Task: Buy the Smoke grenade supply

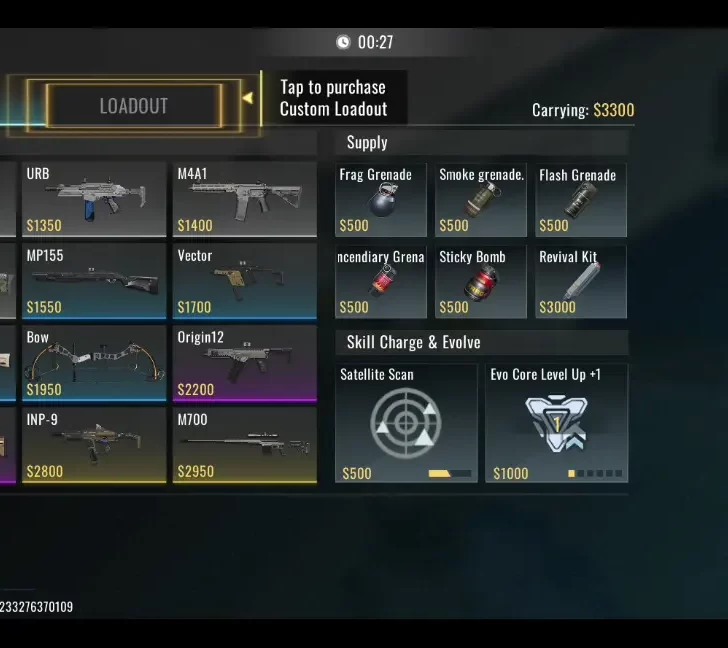Action: tap(481, 200)
